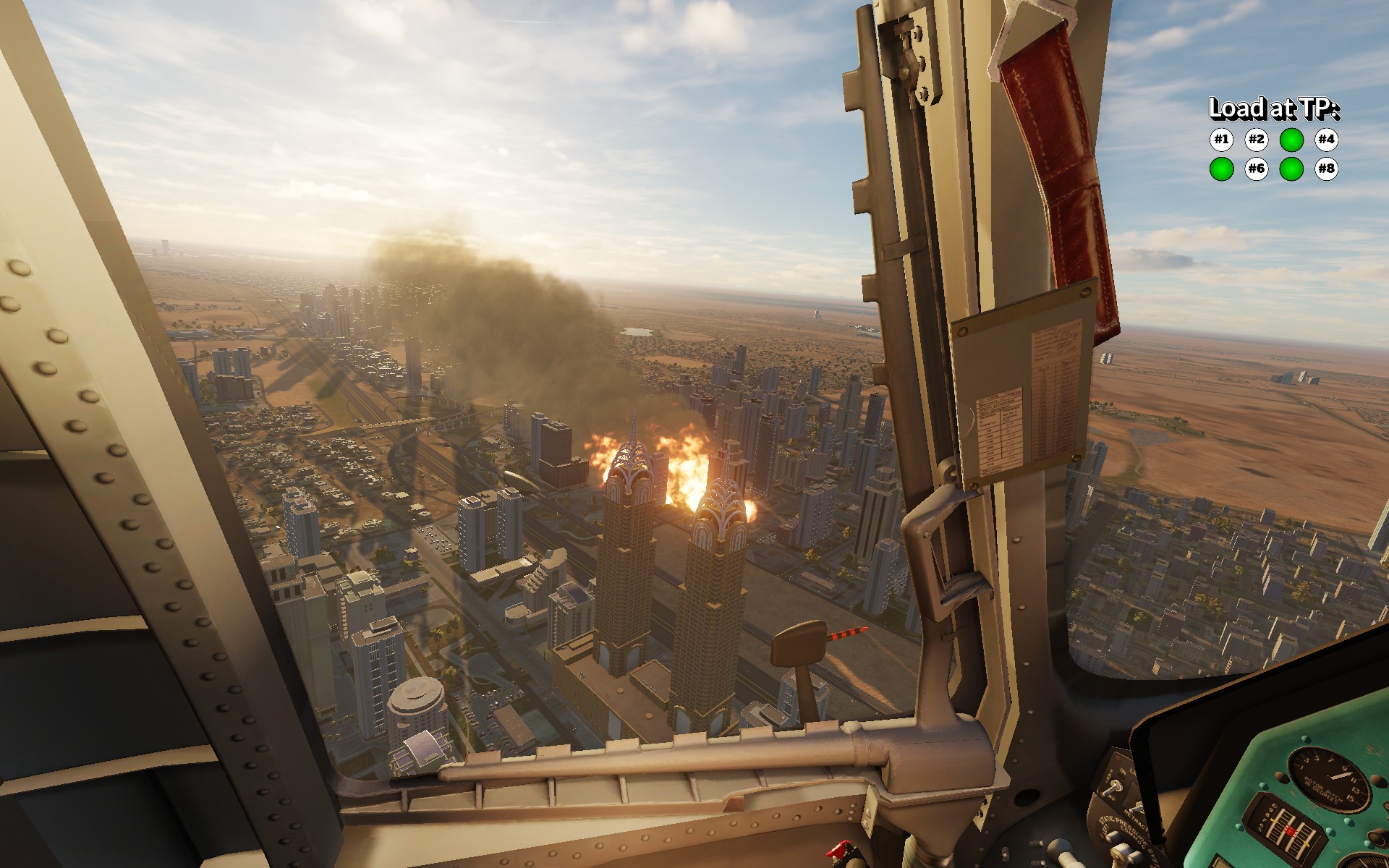Click the green circle left of #6
Screen dimensions: 1389x868
coord(1221,169)
